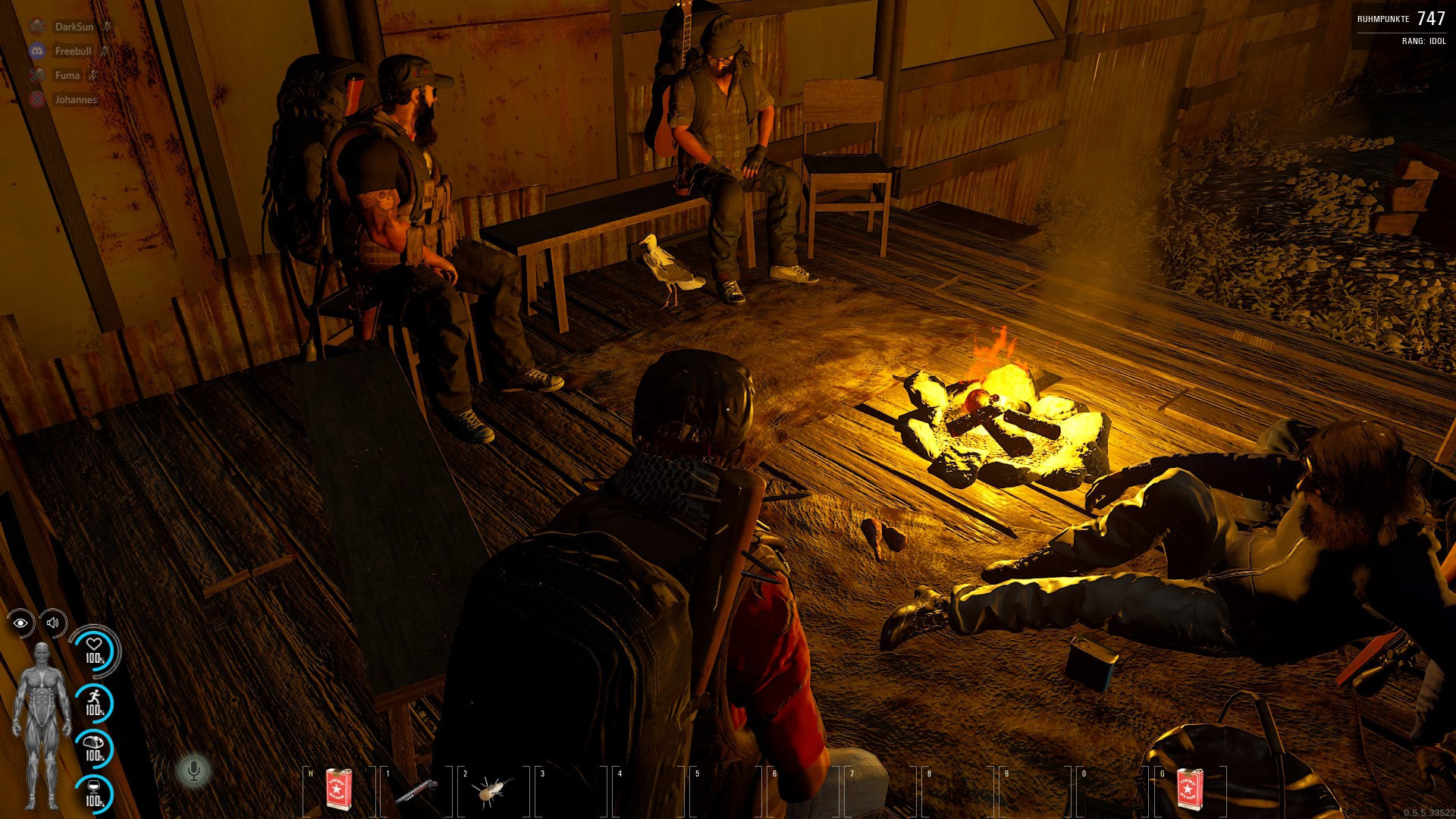This screenshot has height=819, width=1456.
Task: Click the microphone voice chat icon
Action: [x=194, y=771]
